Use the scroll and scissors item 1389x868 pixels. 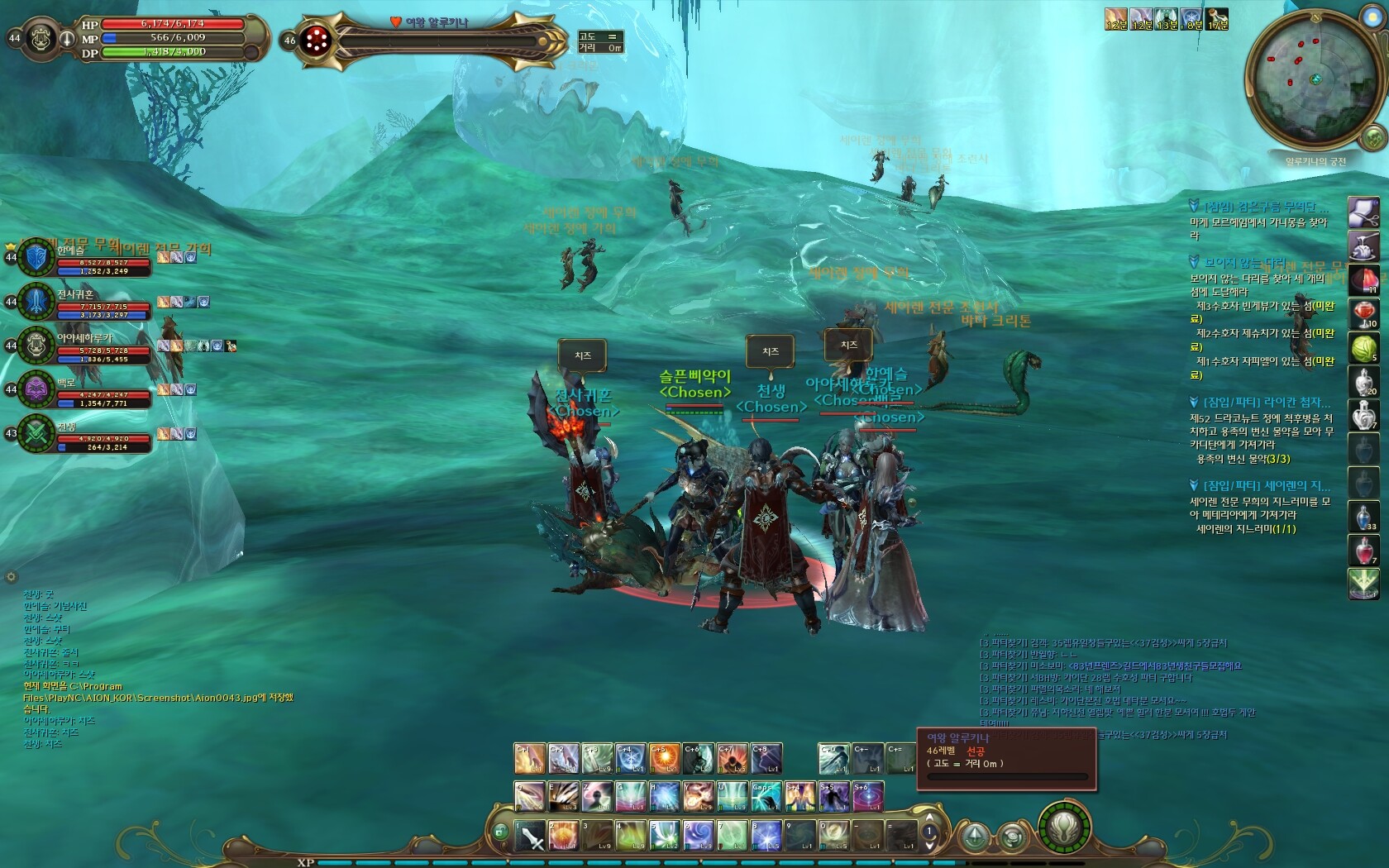[1363, 212]
